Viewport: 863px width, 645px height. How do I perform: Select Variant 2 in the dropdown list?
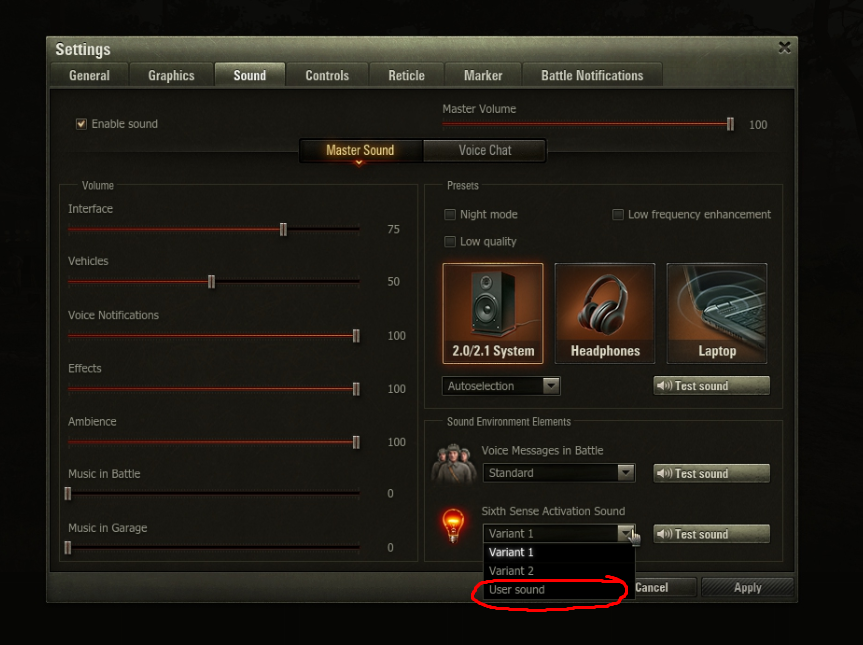coord(511,571)
